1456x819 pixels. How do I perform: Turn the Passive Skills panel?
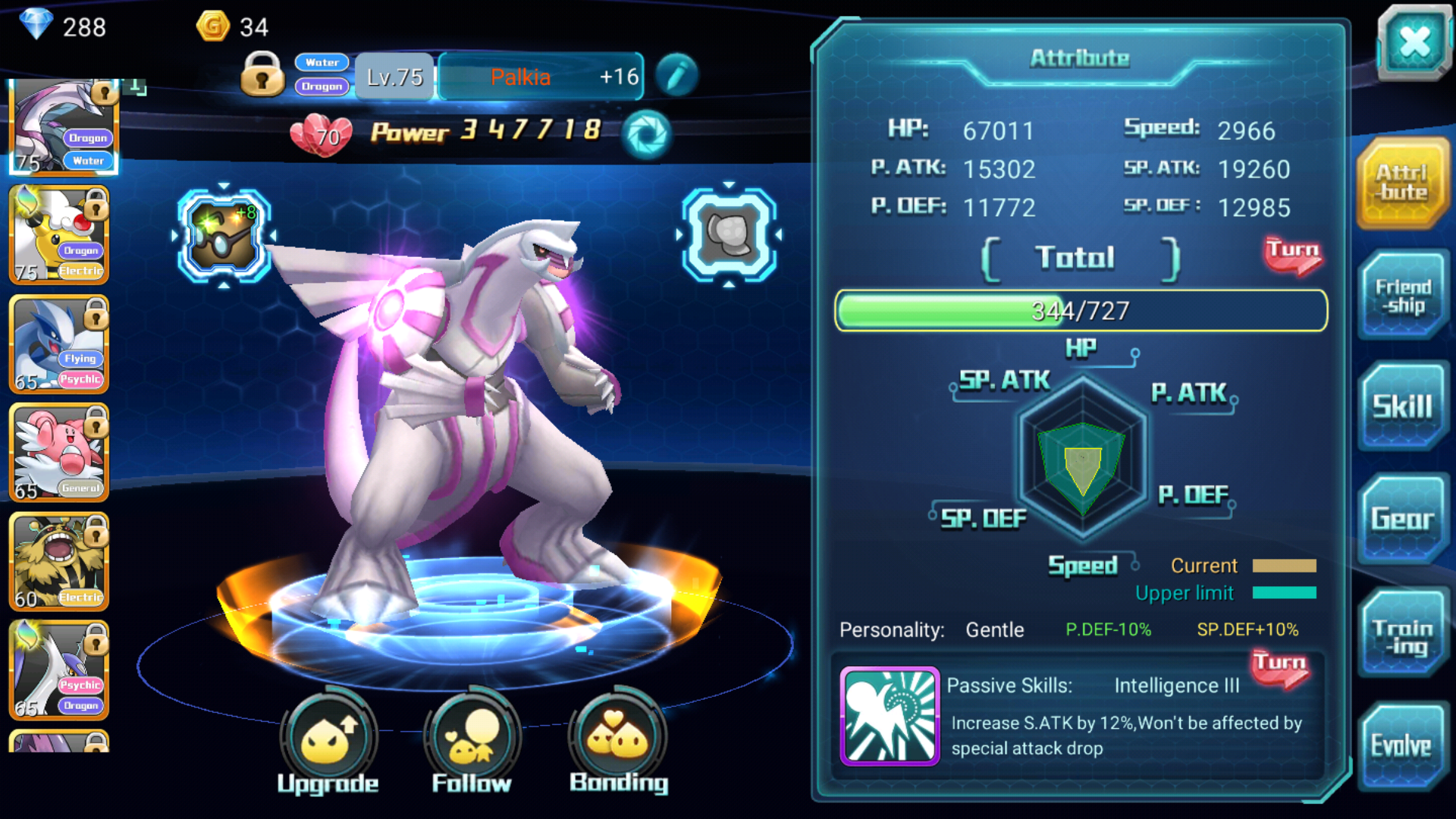pyautogui.click(x=1279, y=668)
